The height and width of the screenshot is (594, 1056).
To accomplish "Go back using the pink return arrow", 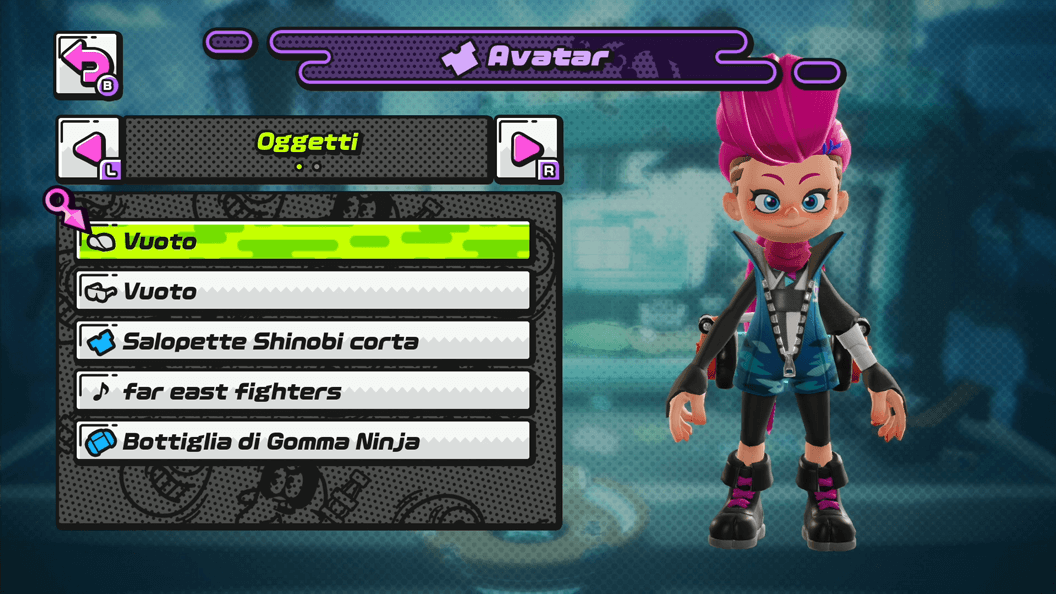I will pos(88,65).
